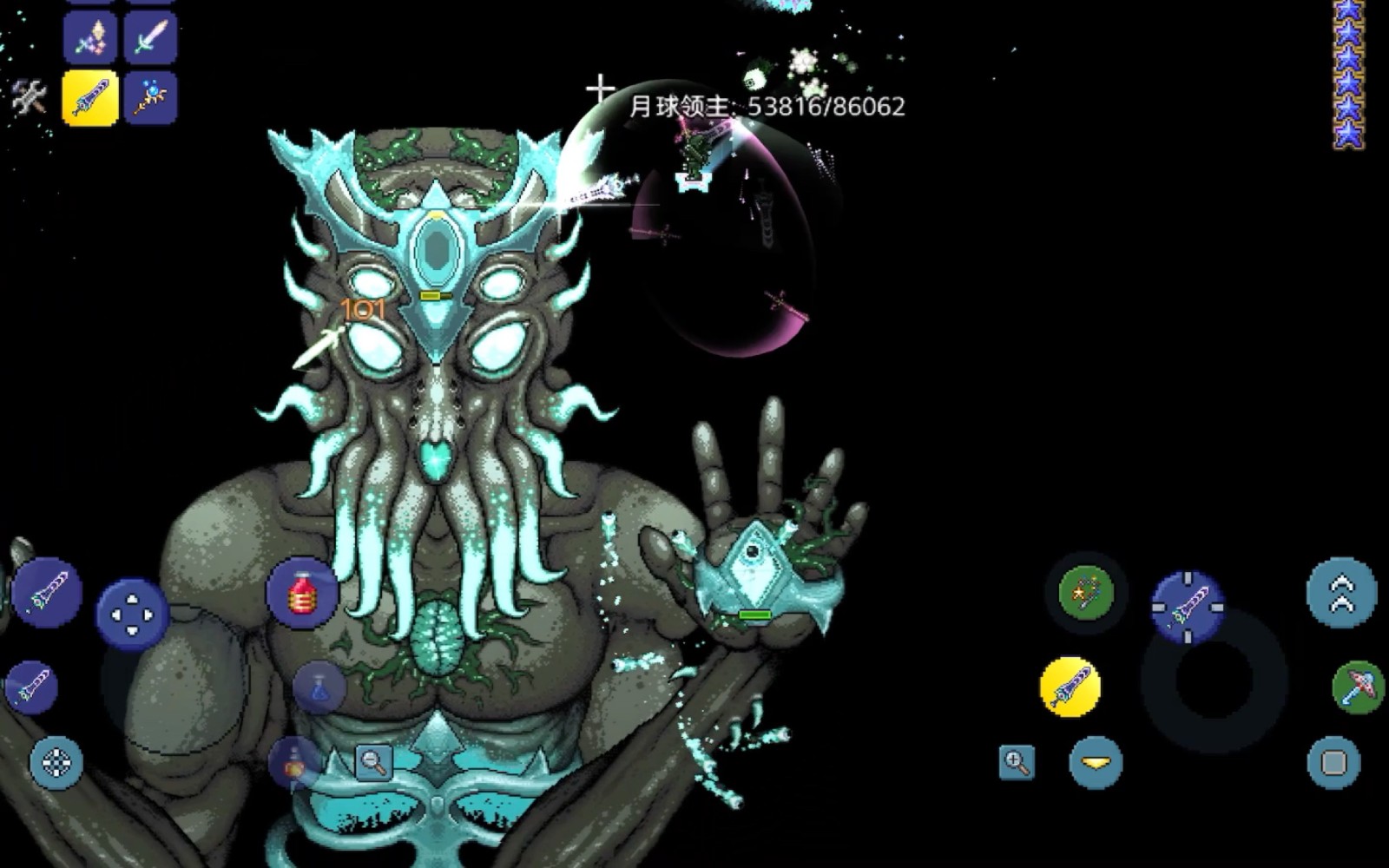Tap the yellow circular sword attack button
The height and width of the screenshot is (868, 1389).
(1070, 687)
